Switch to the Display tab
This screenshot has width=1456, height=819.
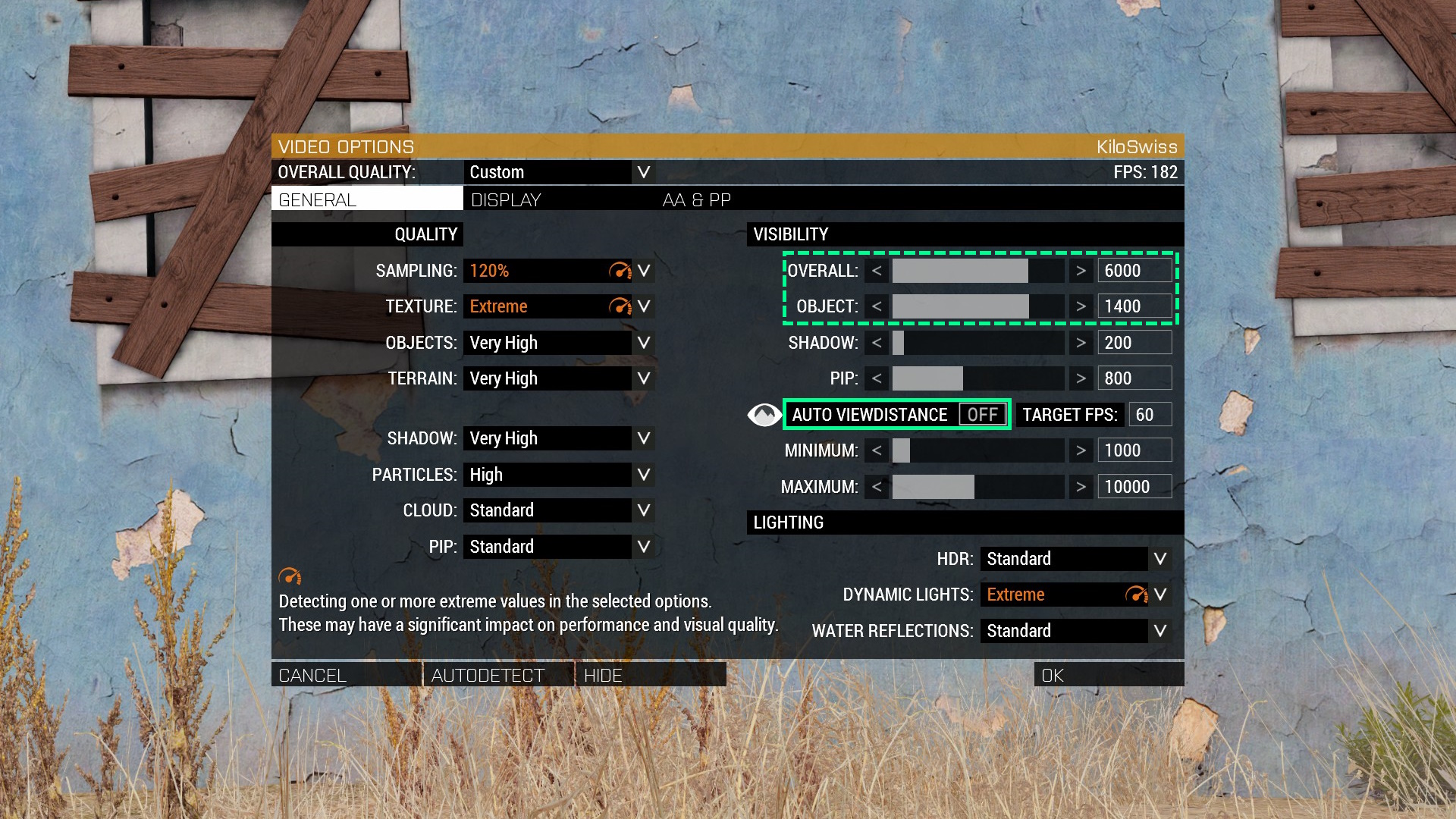click(506, 200)
